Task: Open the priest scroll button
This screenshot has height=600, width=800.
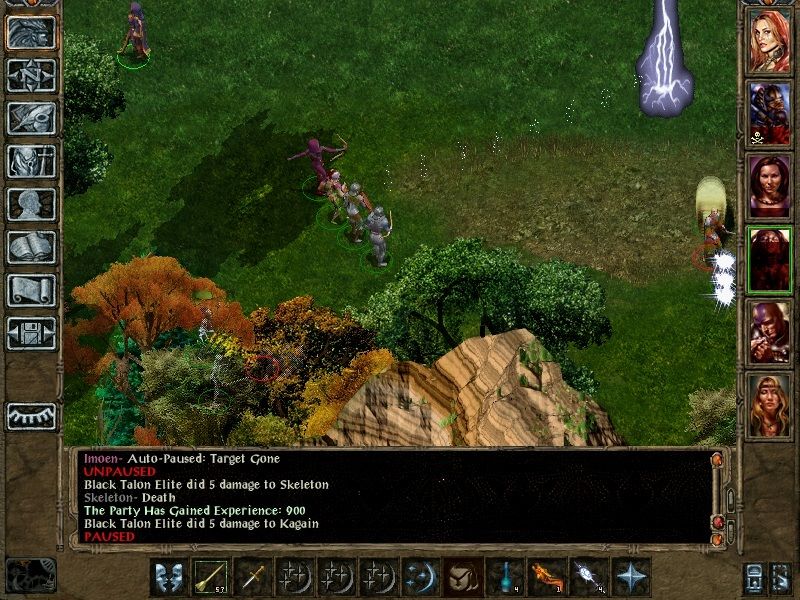Action: click(x=31, y=290)
